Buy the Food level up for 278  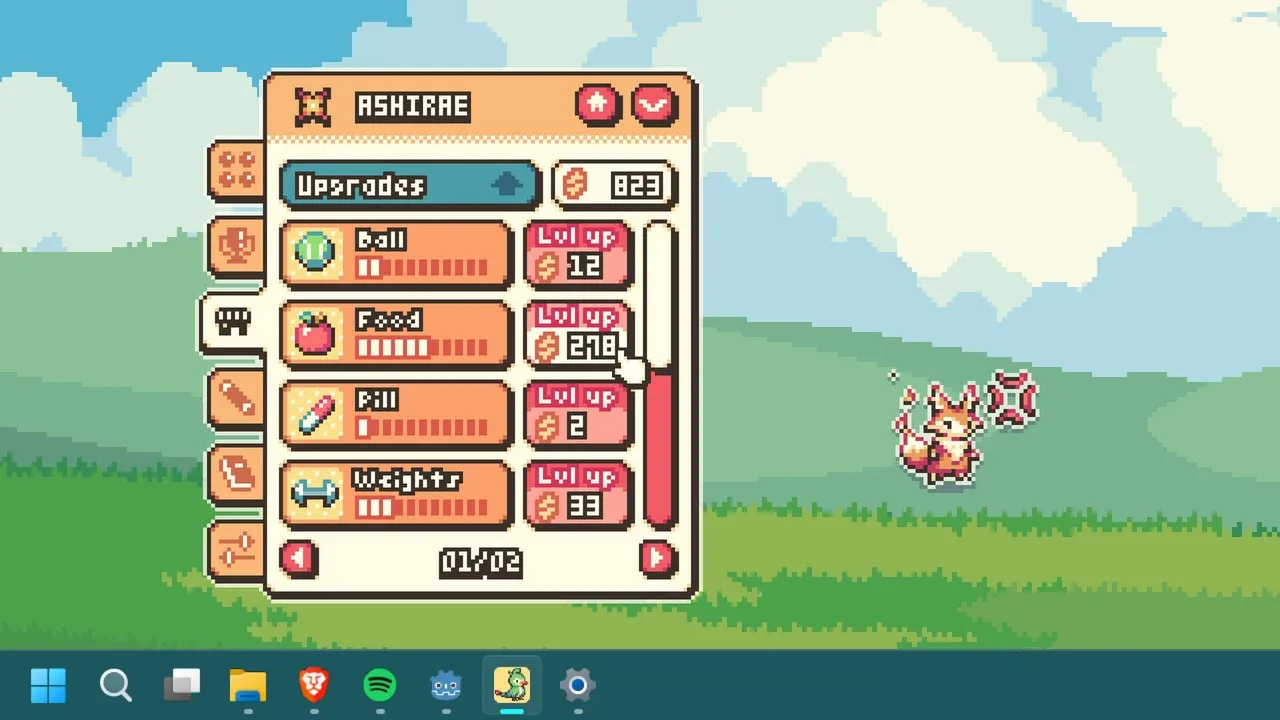pos(578,334)
